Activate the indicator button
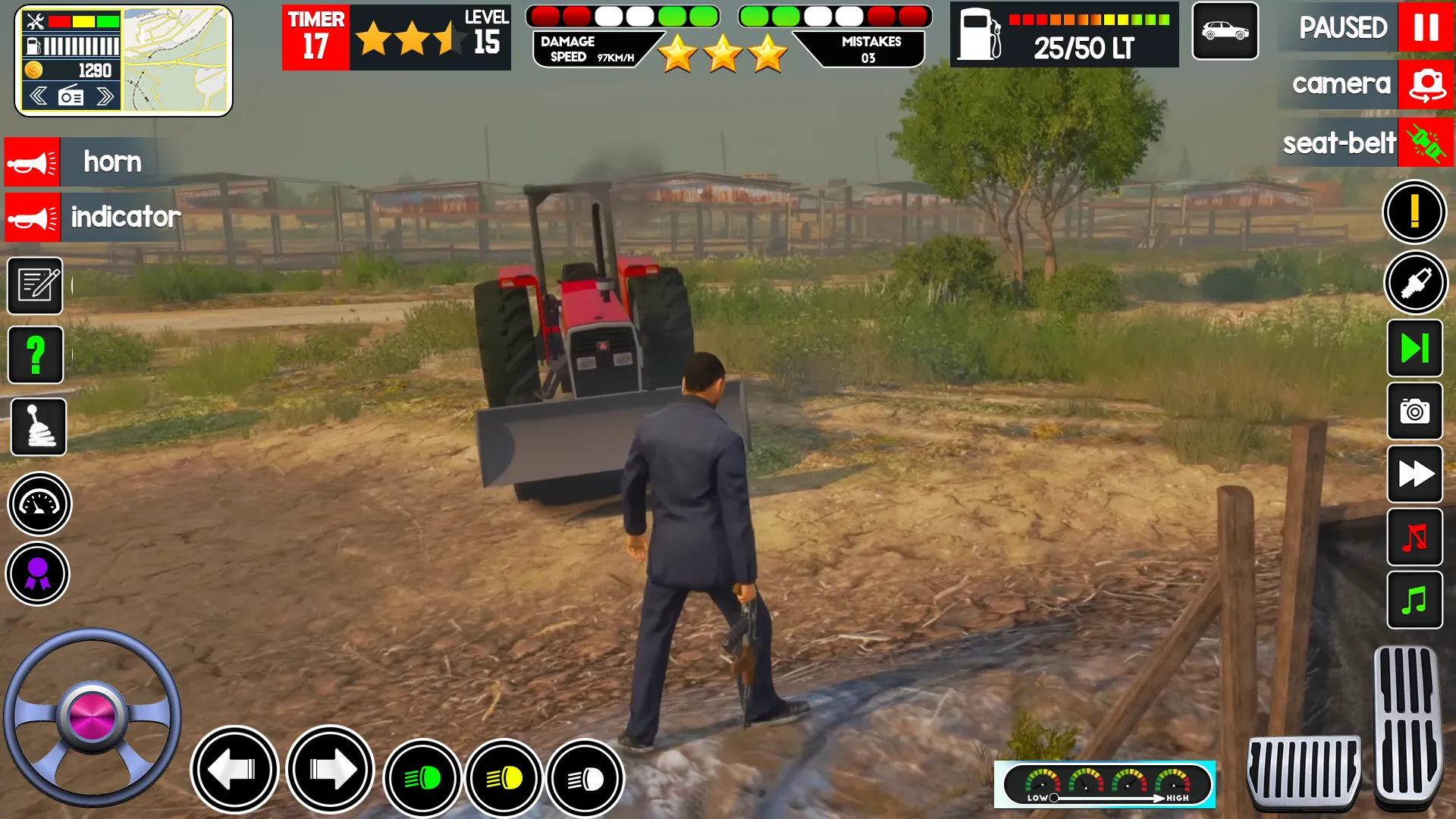1456x819 pixels. [x=32, y=218]
